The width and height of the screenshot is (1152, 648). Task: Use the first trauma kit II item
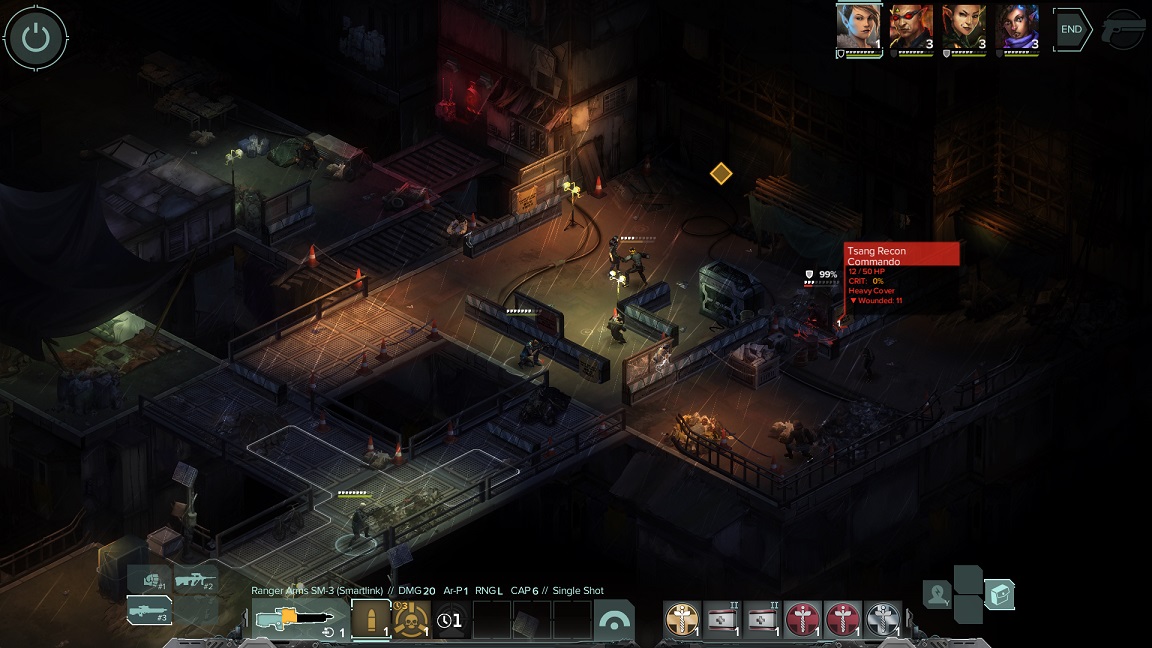click(723, 620)
